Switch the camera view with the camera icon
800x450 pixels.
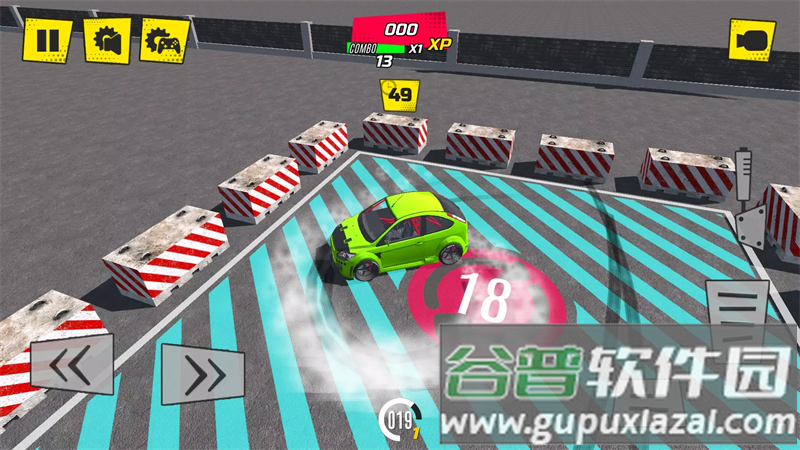point(751,41)
